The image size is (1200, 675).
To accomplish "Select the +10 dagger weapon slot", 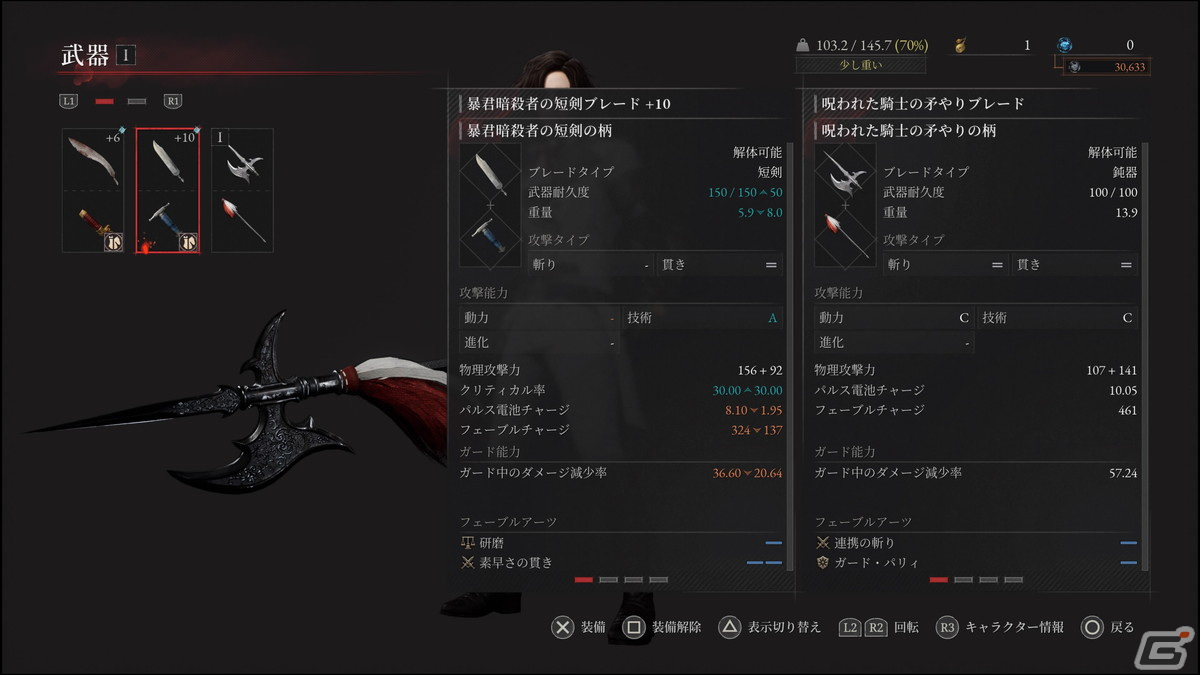I will pos(167,190).
